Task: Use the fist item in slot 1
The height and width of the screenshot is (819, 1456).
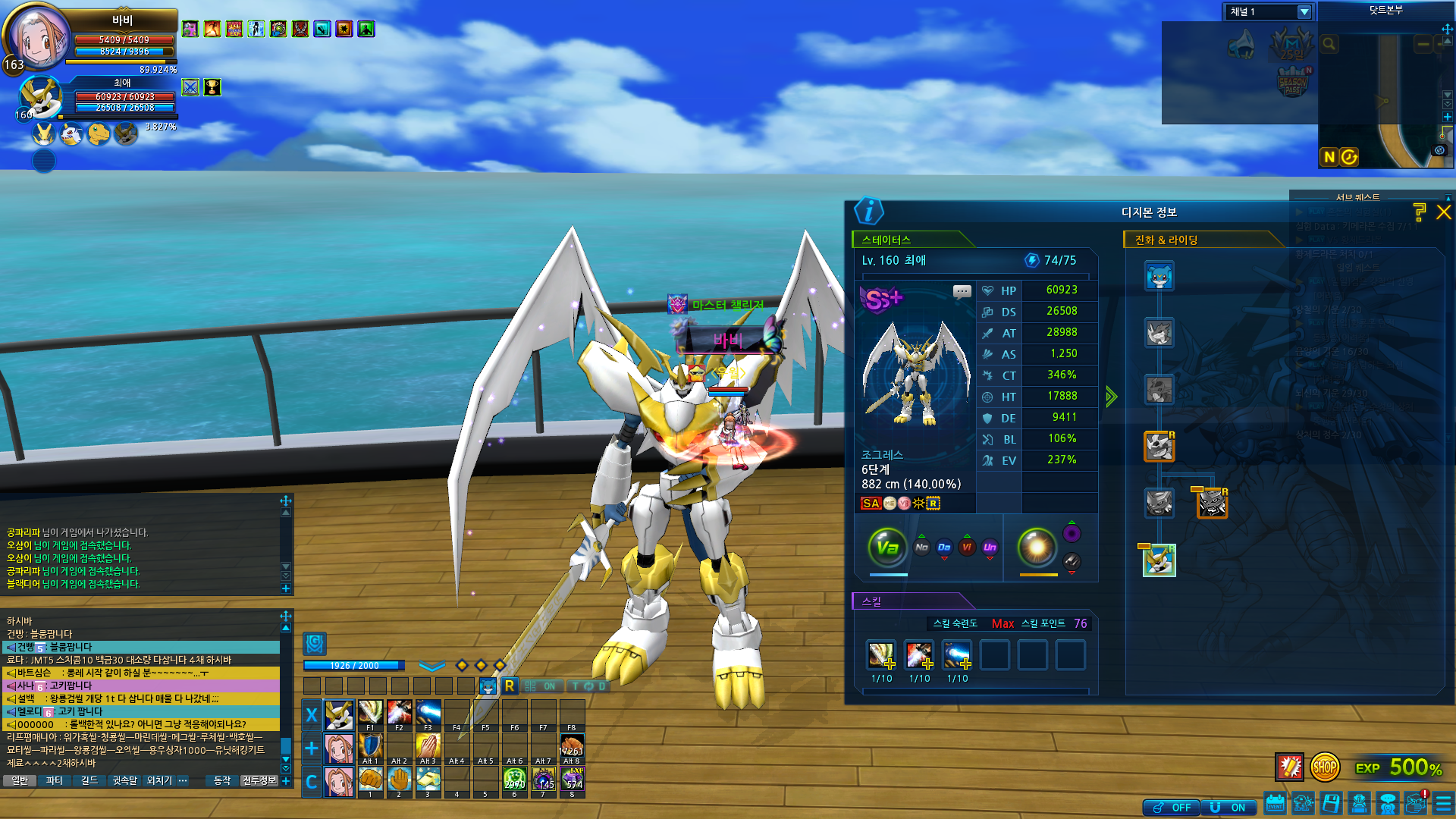Action: point(370,780)
